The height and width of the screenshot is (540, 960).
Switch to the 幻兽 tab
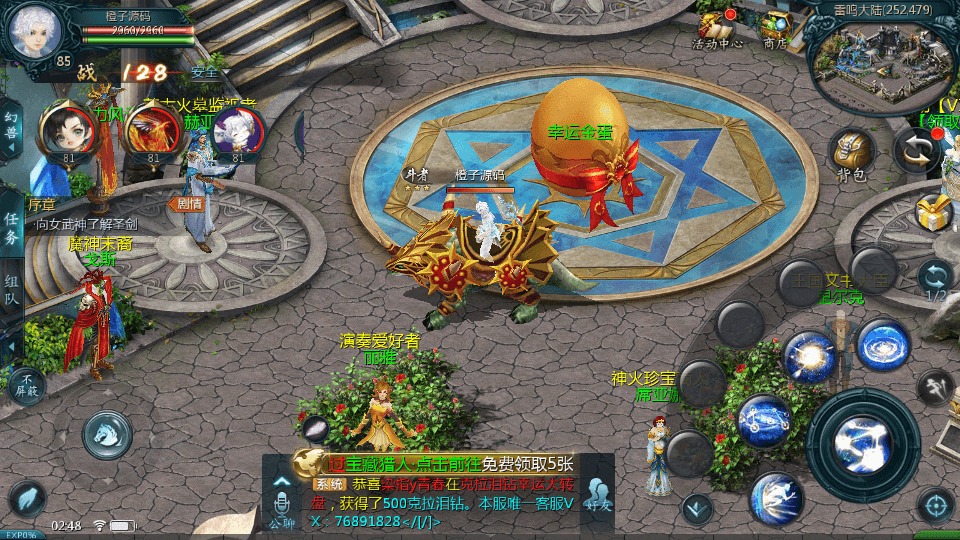coord(11,131)
